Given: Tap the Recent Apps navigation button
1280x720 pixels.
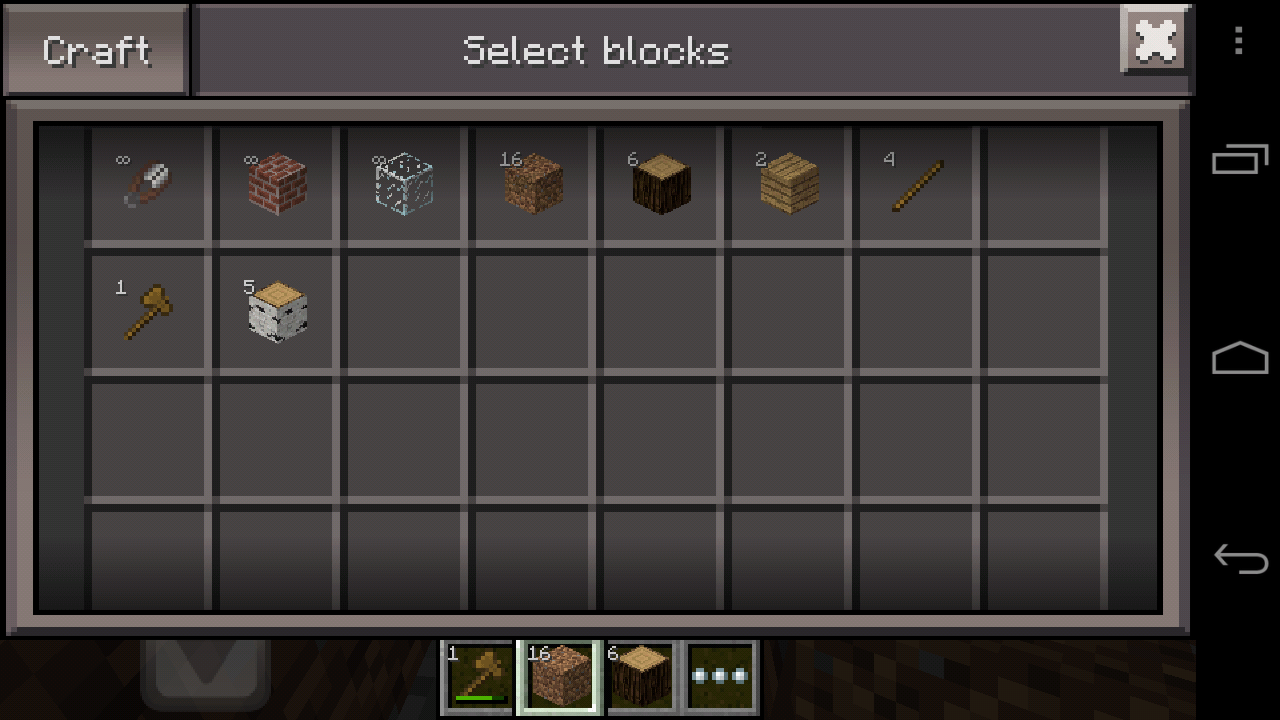Looking at the screenshot, I should [1240, 160].
